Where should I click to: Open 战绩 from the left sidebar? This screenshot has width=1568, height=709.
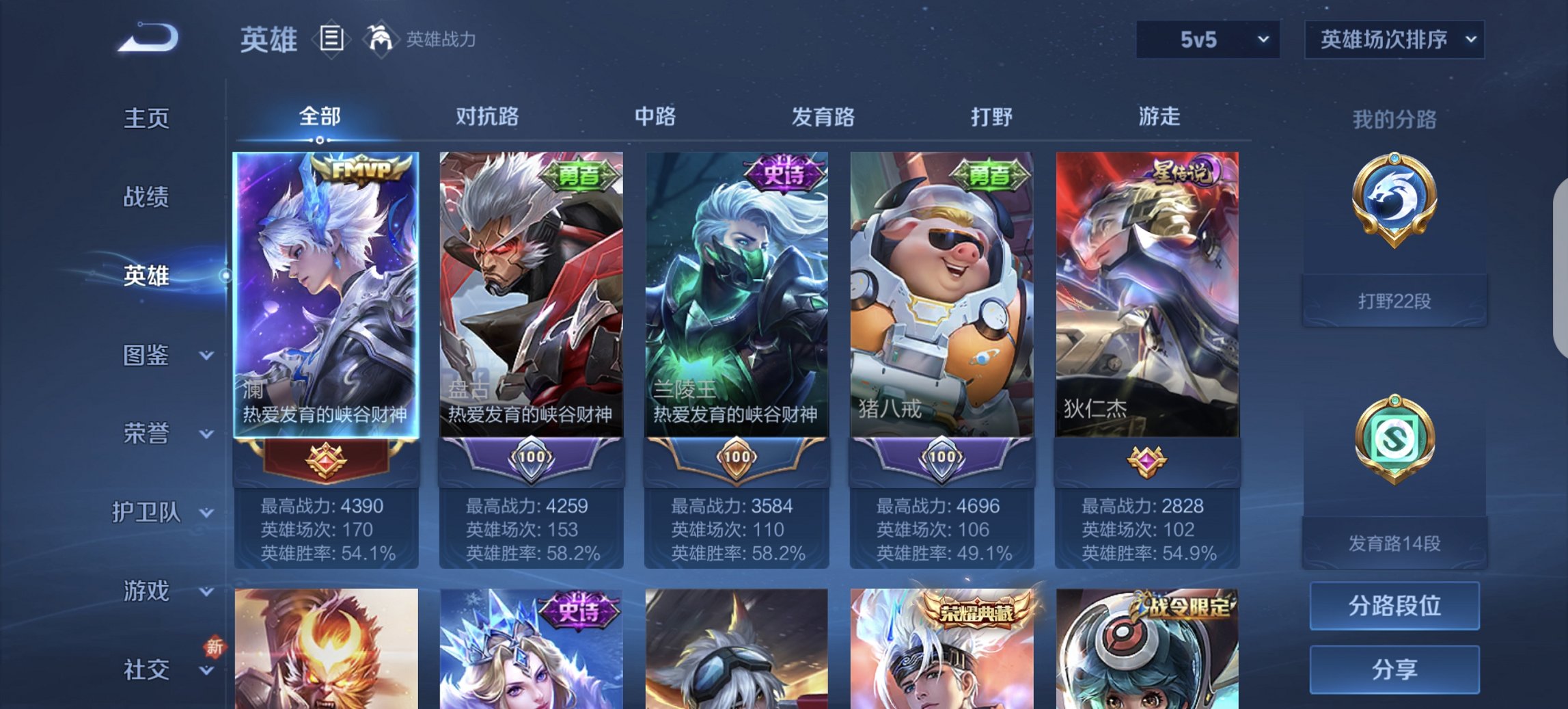pos(145,197)
